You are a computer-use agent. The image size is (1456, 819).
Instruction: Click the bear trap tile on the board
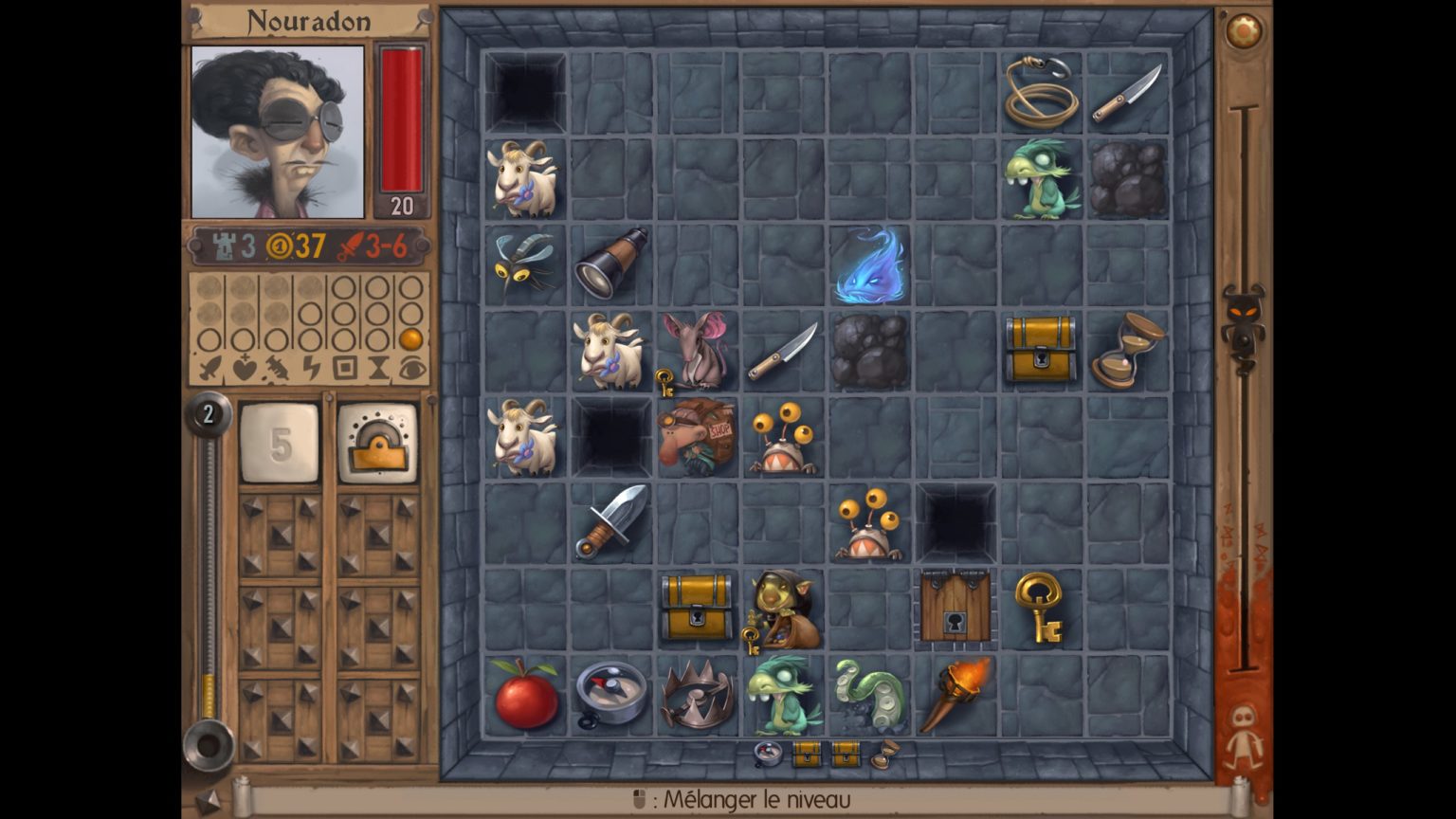(699, 697)
